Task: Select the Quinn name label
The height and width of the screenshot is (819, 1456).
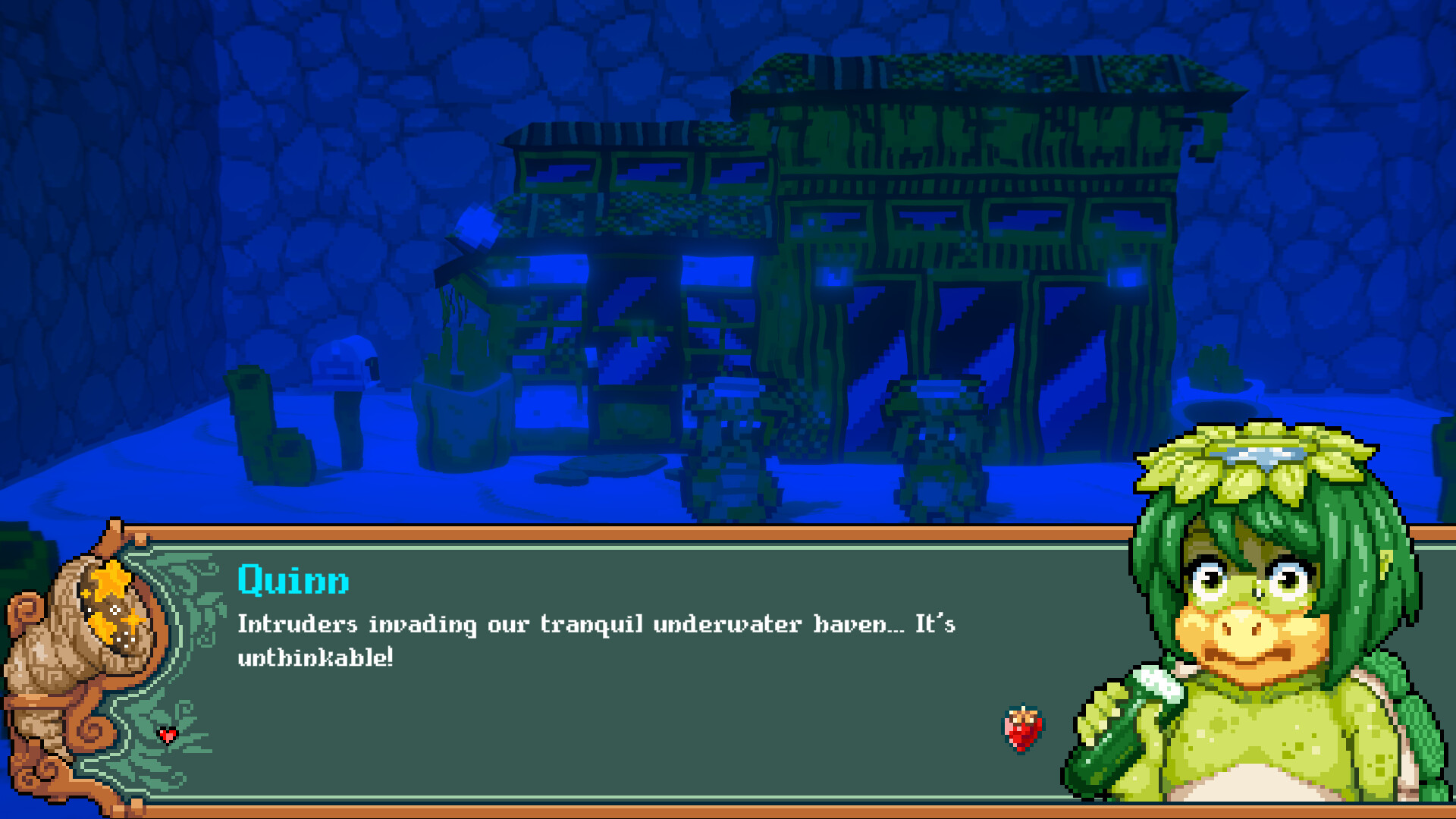Action: tap(294, 580)
